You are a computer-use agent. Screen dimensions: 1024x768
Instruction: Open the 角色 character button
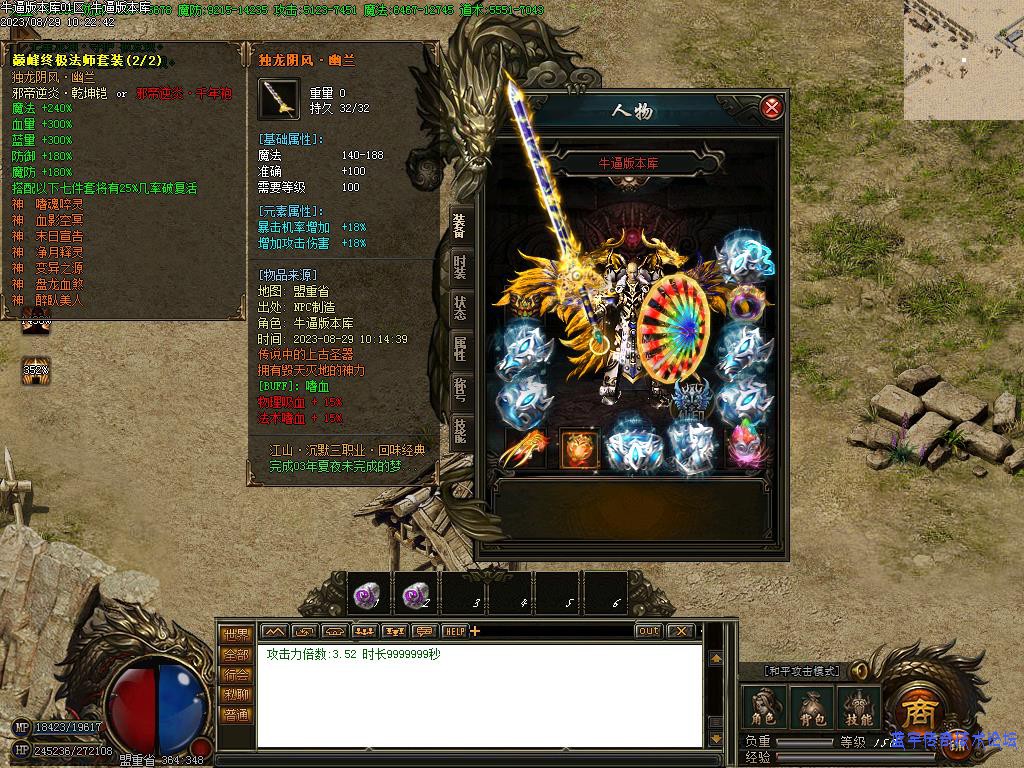pos(763,707)
